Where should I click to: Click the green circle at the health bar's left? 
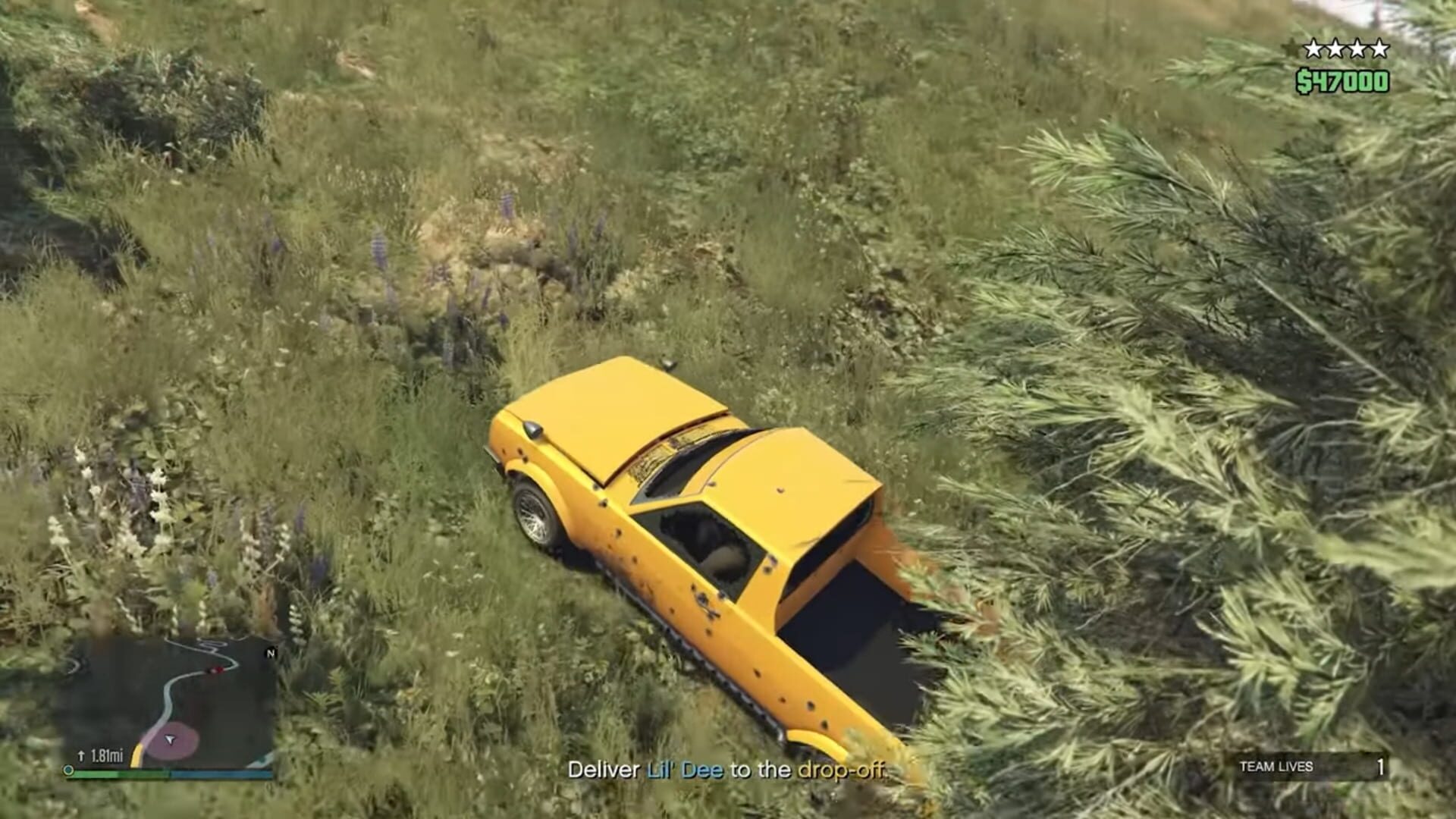(x=68, y=771)
